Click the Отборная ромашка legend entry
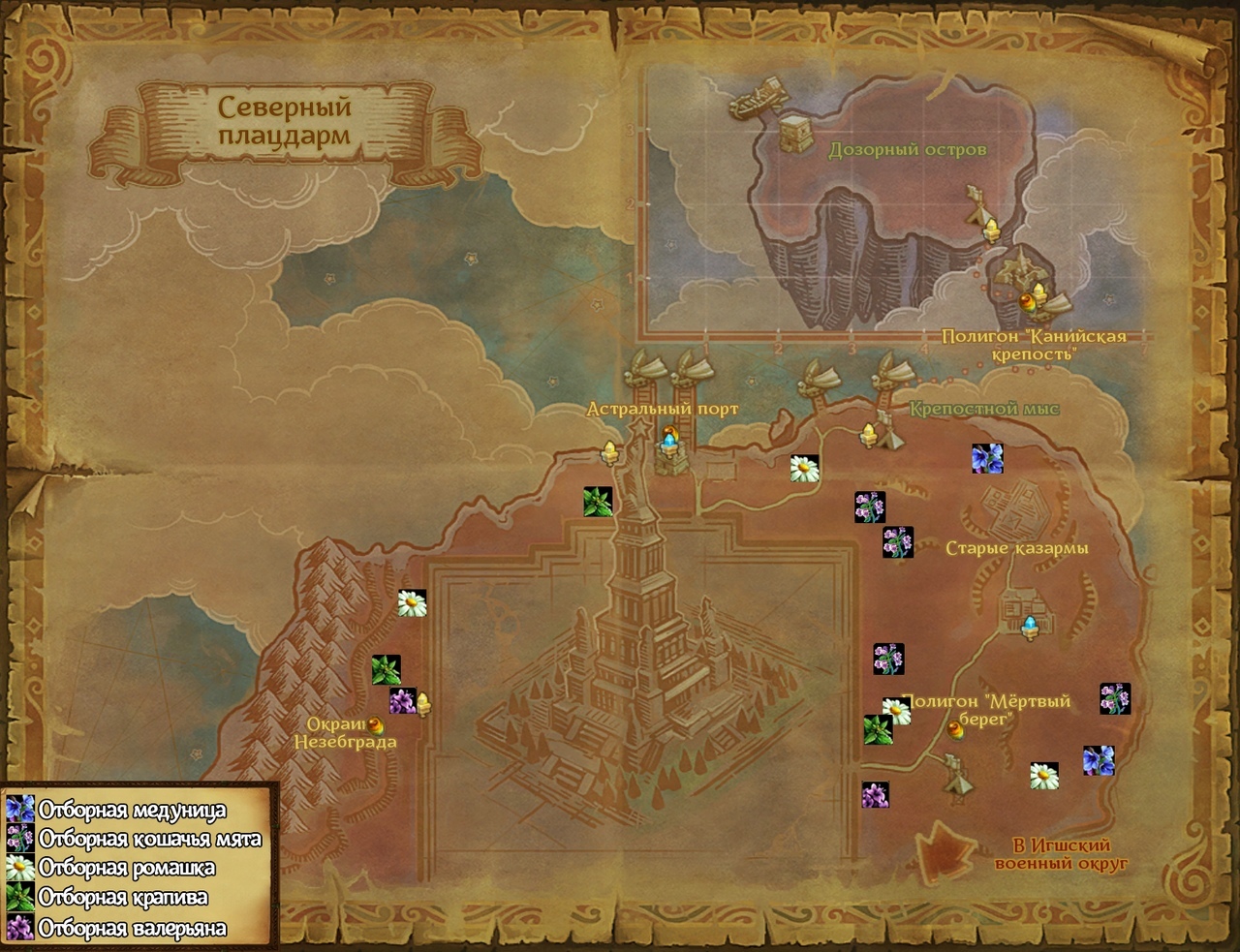Viewport: 1240px width, 952px height. coord(127,868)
